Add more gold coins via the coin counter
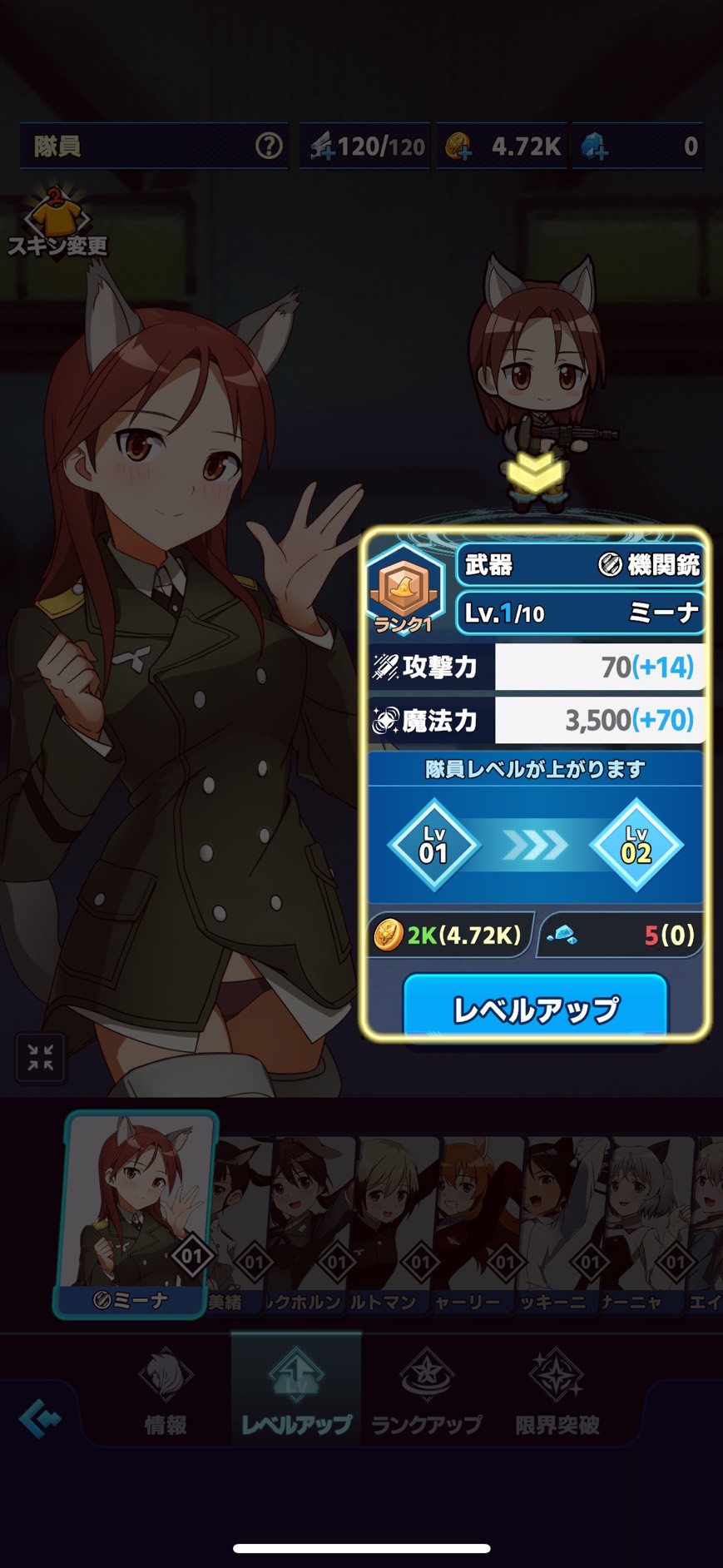Screen dimensions: 723x1568 click(x=458, y=147)
